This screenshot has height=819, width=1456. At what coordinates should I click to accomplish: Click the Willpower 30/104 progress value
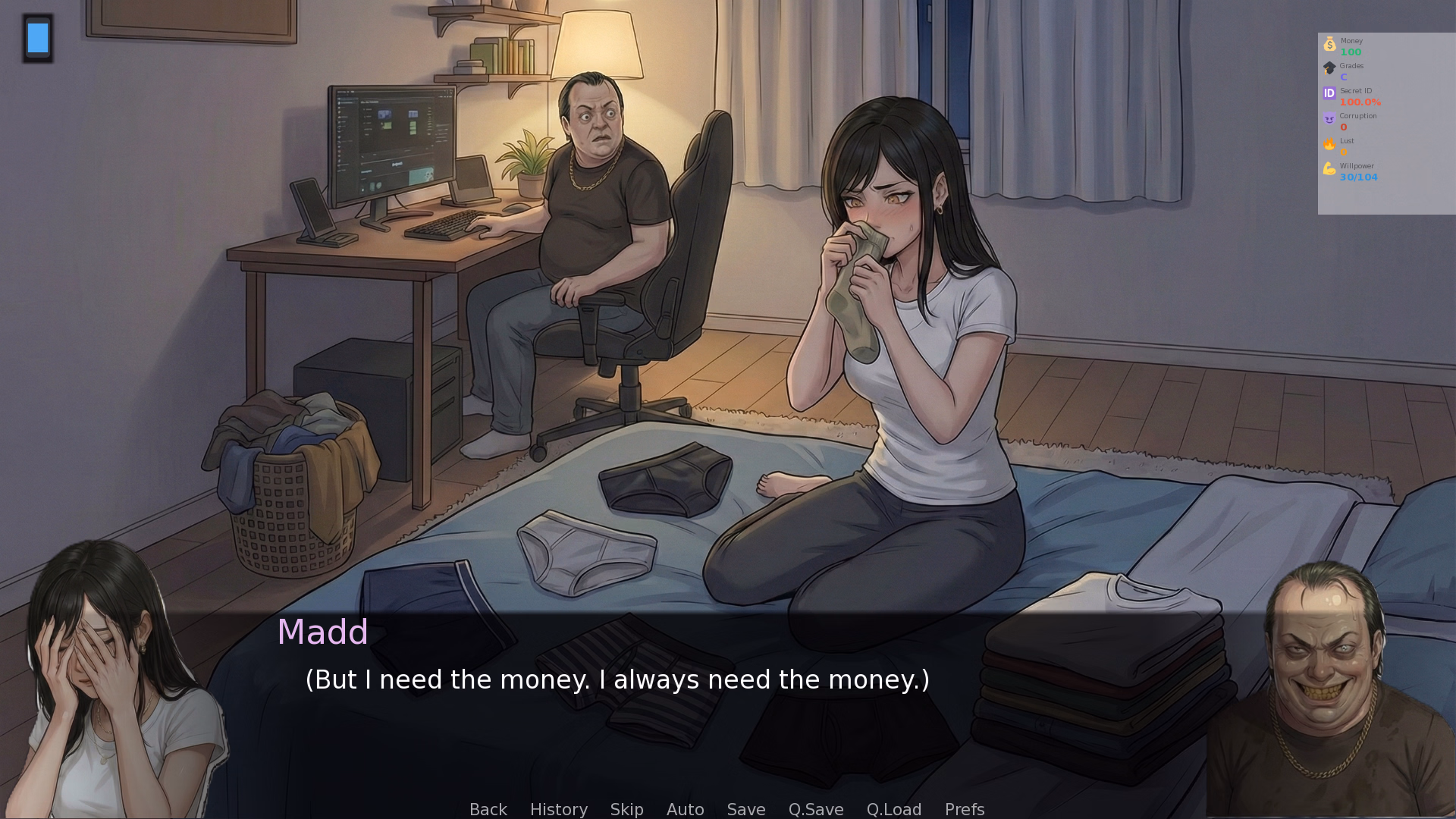1358,177
